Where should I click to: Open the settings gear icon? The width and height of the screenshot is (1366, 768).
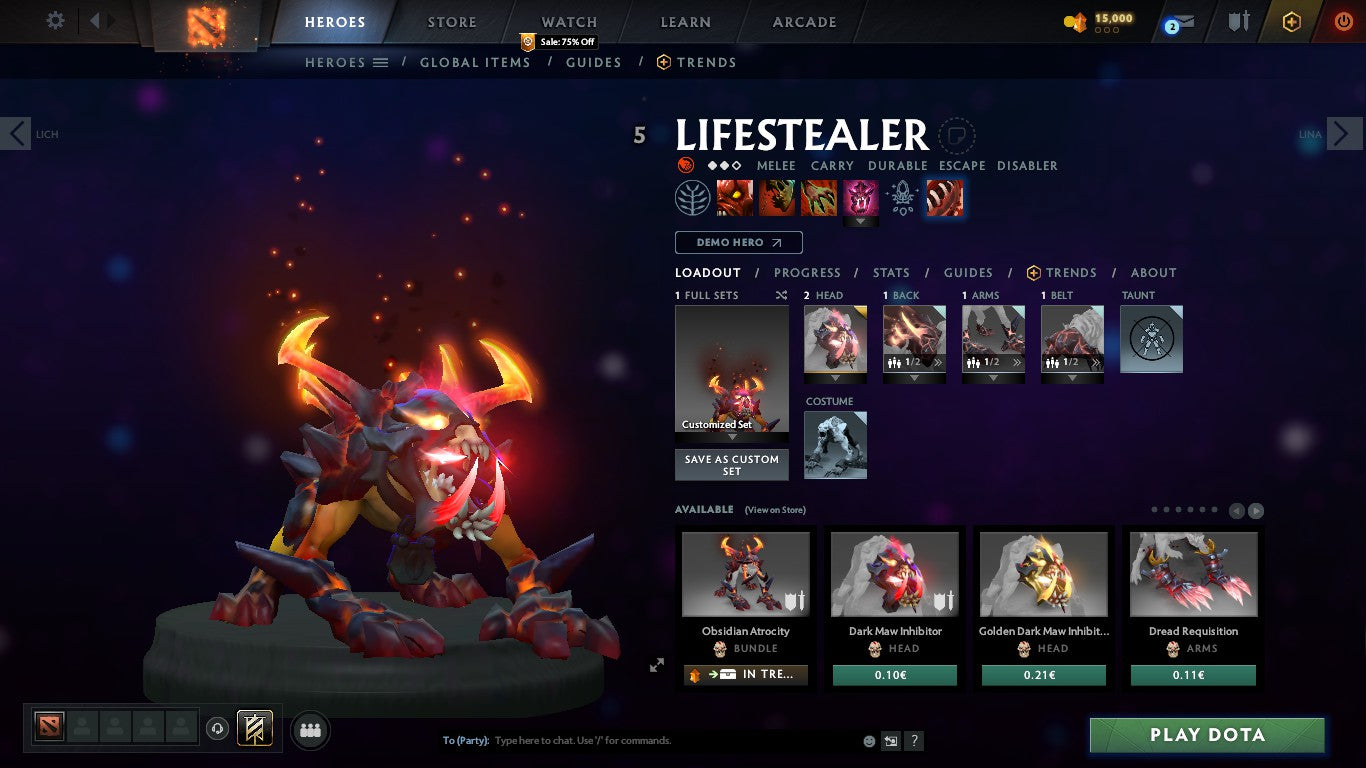(x=55, y=20)
